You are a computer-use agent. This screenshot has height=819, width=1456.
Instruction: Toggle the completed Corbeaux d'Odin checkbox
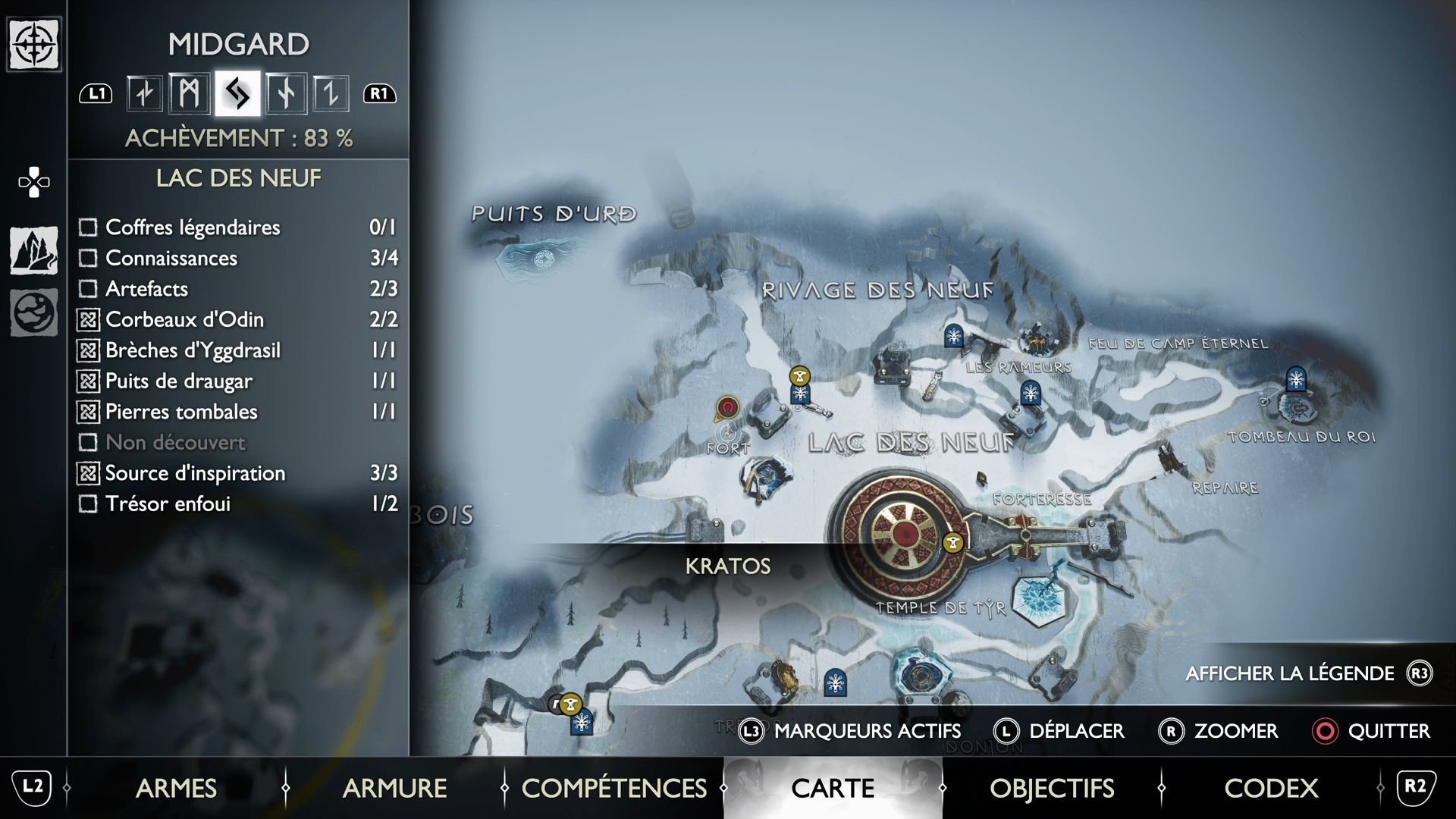(x=88, y=319)
